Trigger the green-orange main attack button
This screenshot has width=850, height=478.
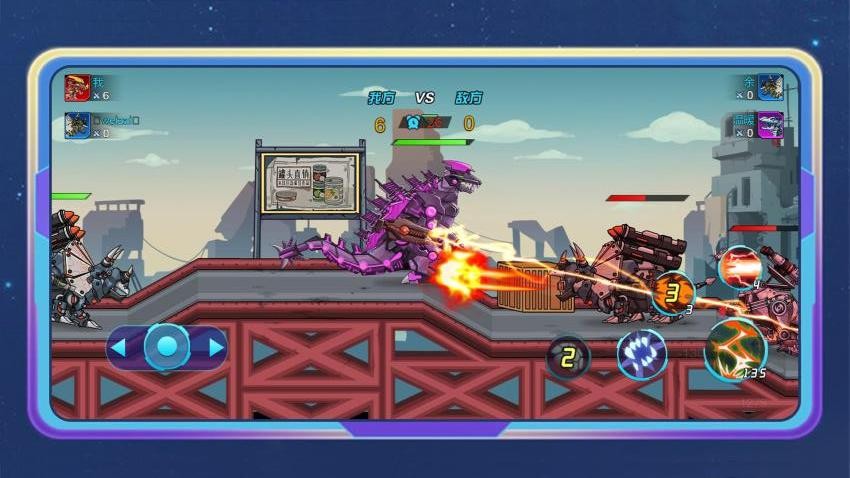coord(735,349)
